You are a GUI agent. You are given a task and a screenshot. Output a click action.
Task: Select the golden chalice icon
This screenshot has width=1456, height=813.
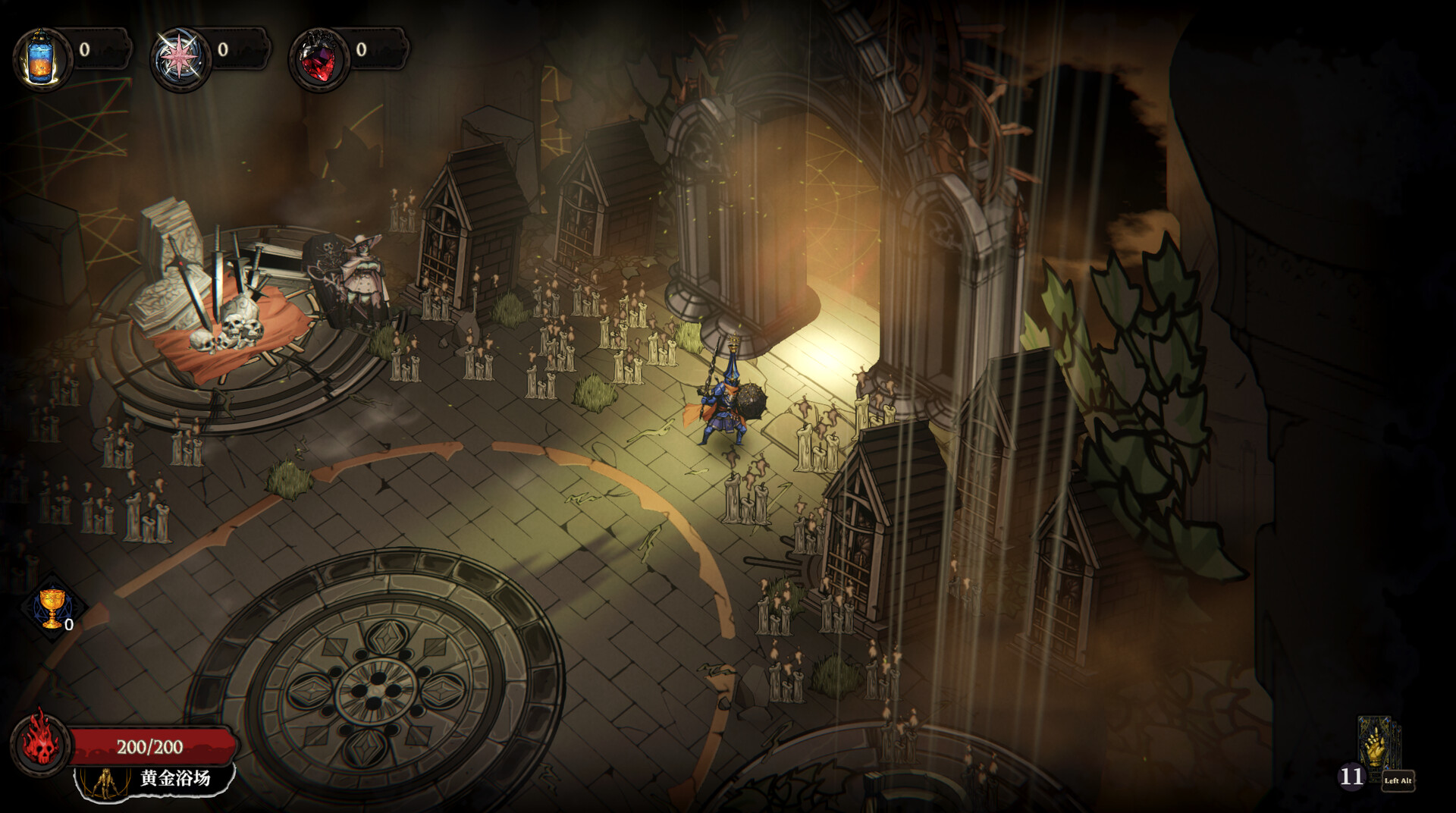pos(52,607)
